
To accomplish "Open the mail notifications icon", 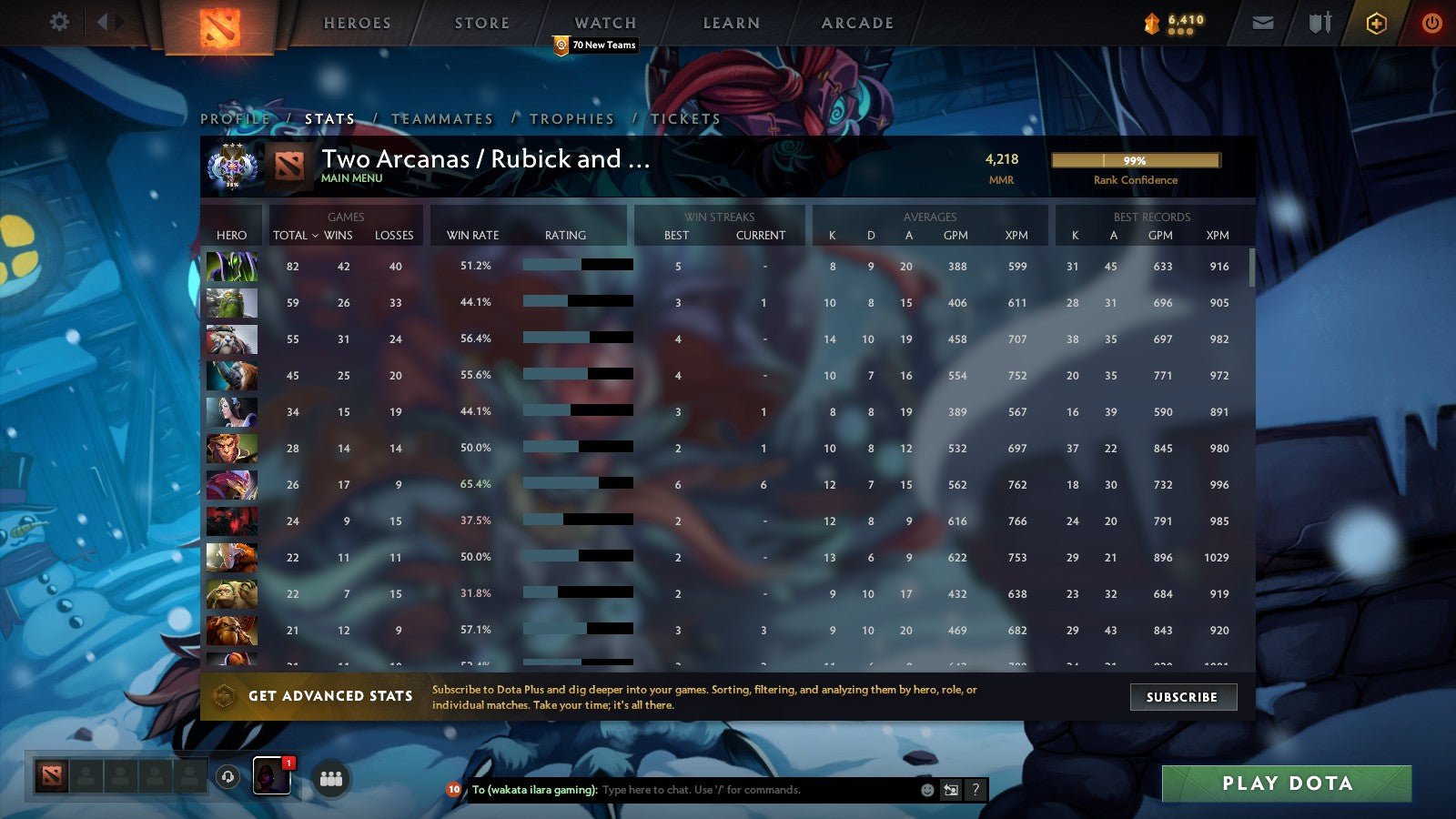I will (1265, 23).
